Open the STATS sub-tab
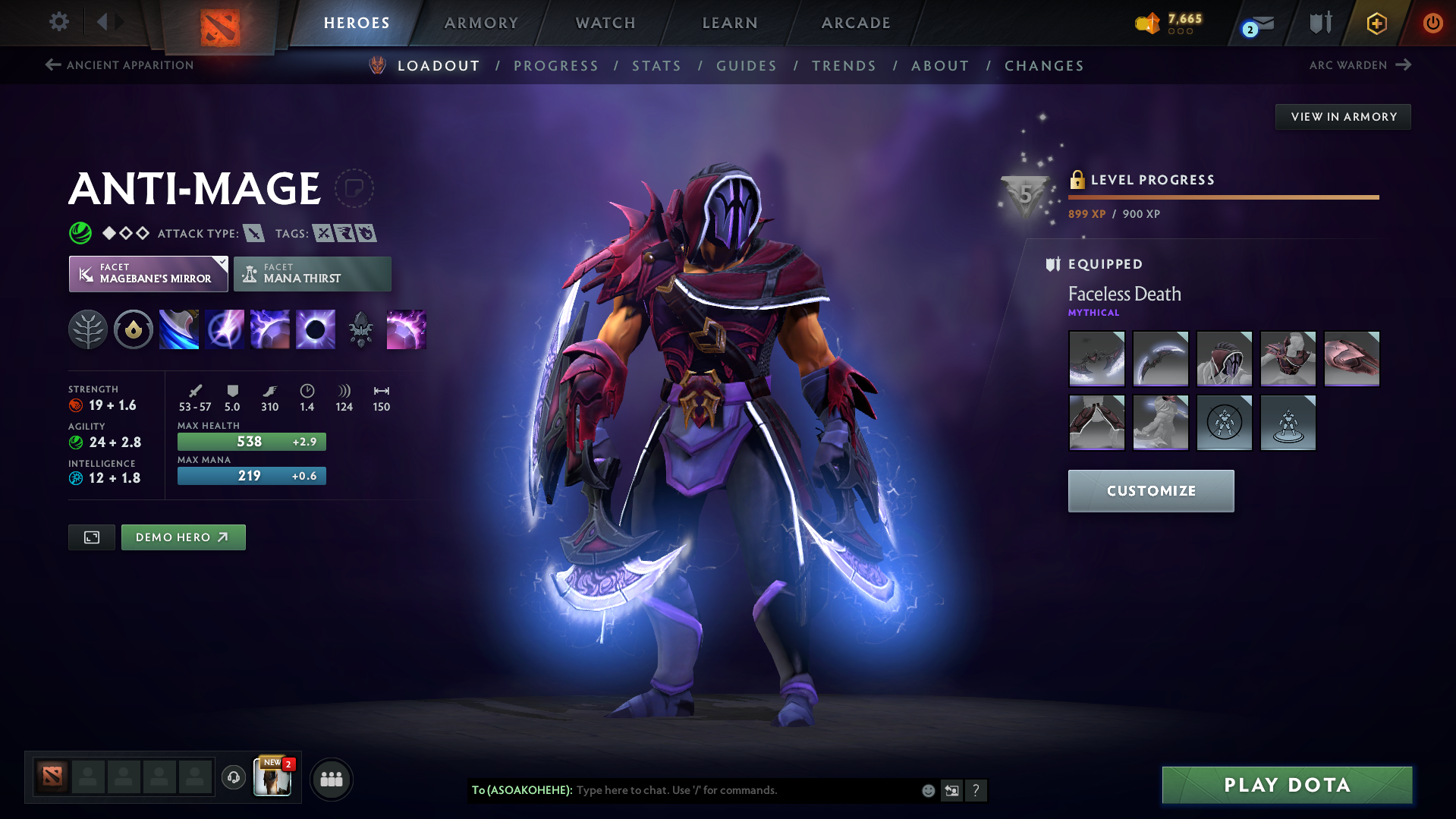The image size is (1456, 819). point(656,65)
